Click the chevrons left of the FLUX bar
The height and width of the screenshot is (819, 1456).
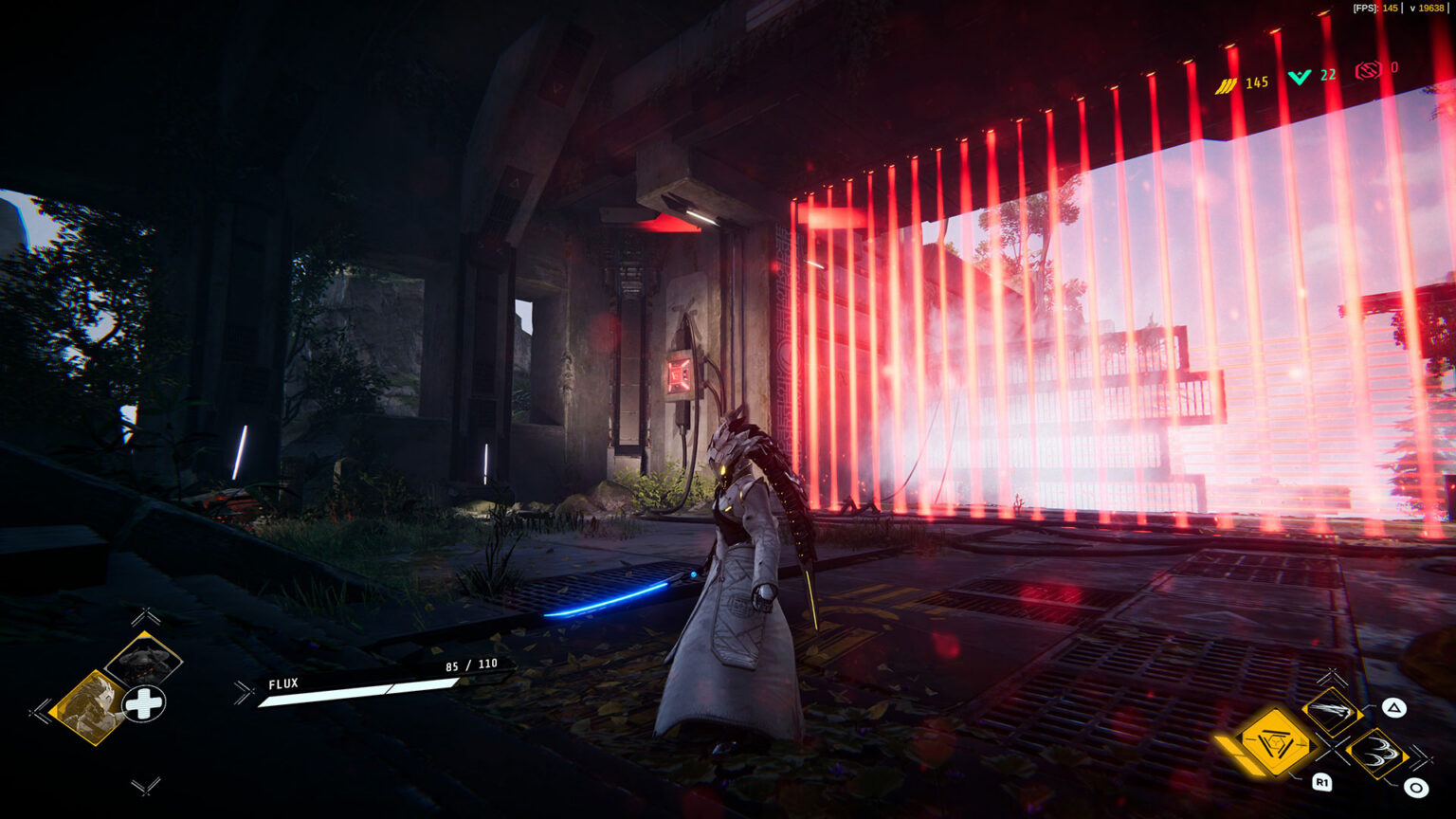coord(244,693)
